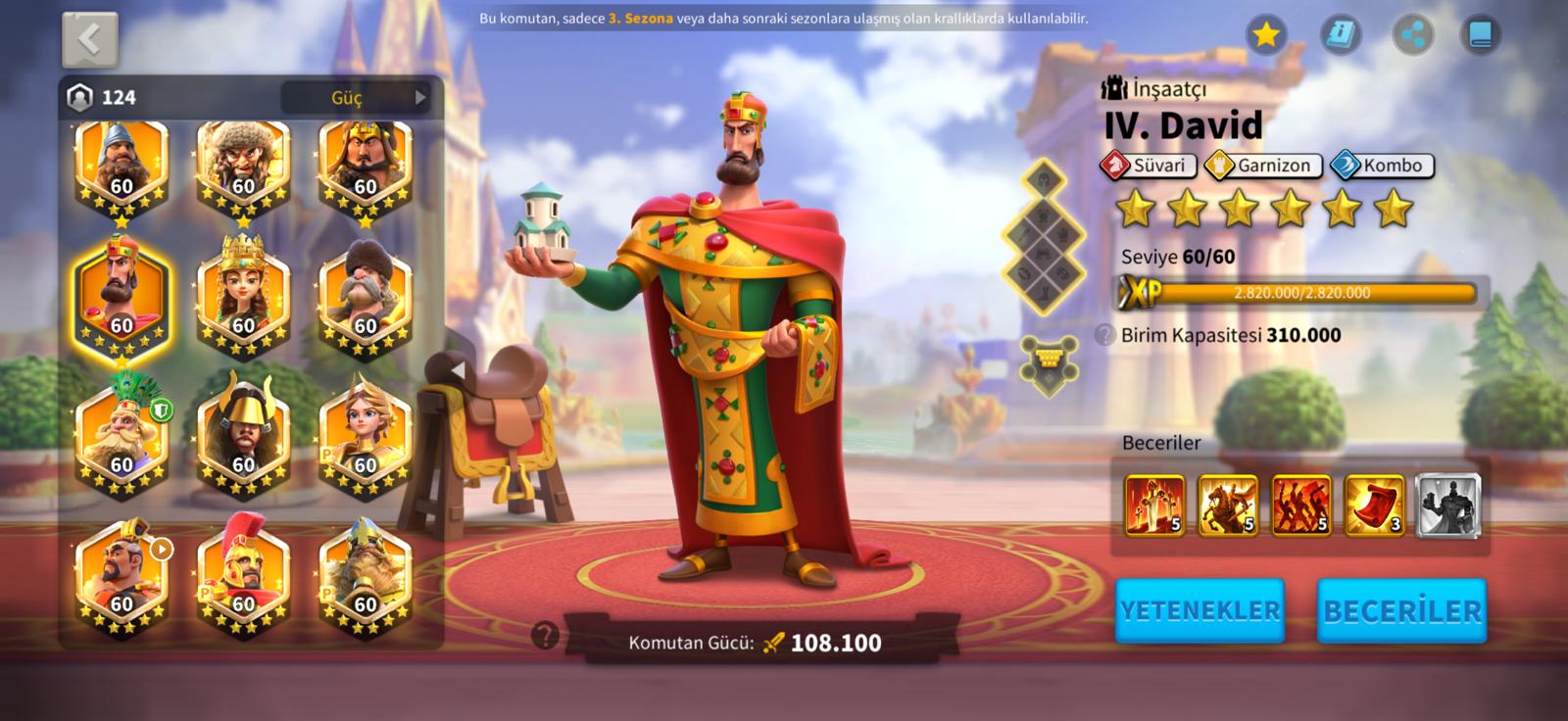Open the question mark beside Komutan Gücü
The width and height of the screenshot is (1568, 721).
[x=545, y=637]
